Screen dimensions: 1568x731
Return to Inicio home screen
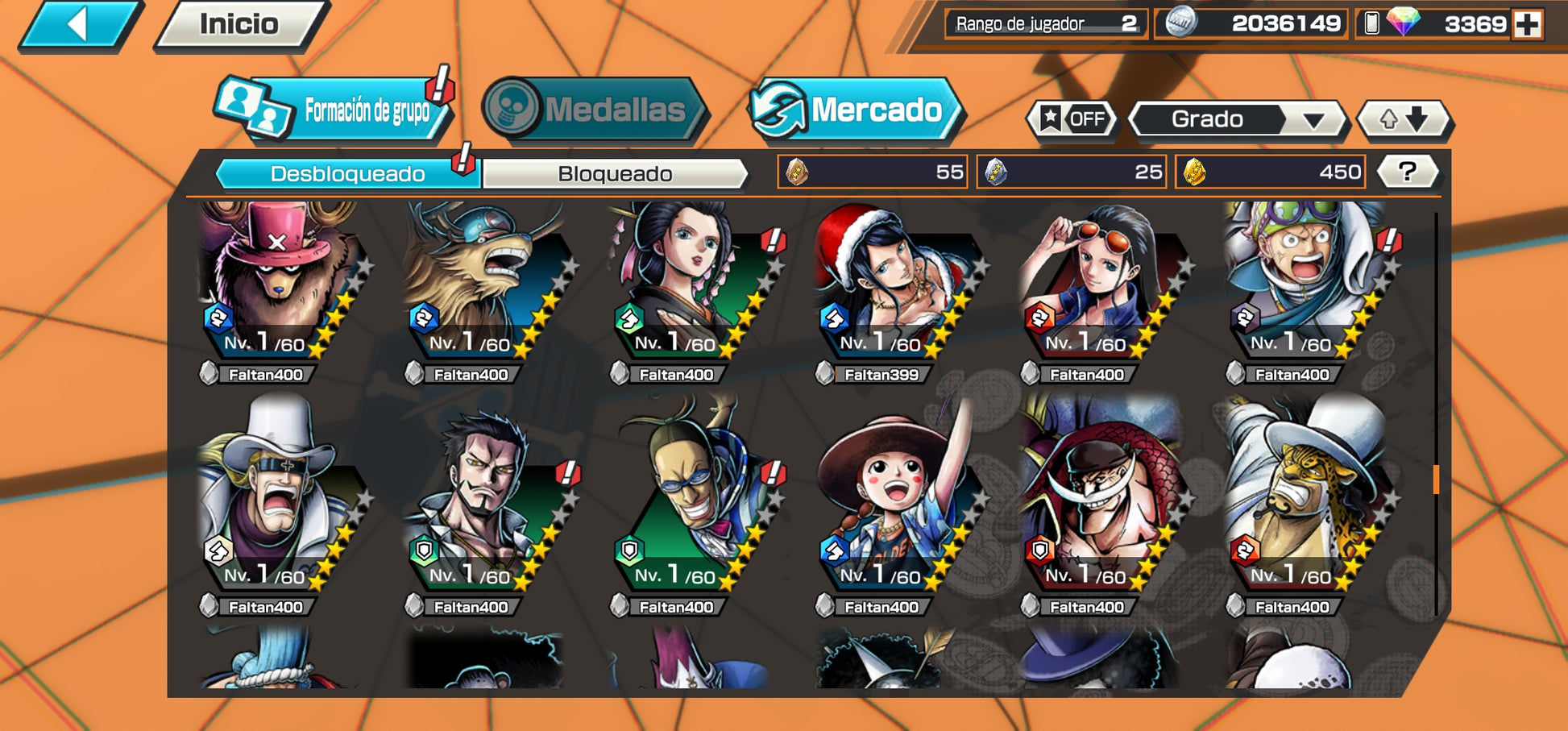pos(239,25)
